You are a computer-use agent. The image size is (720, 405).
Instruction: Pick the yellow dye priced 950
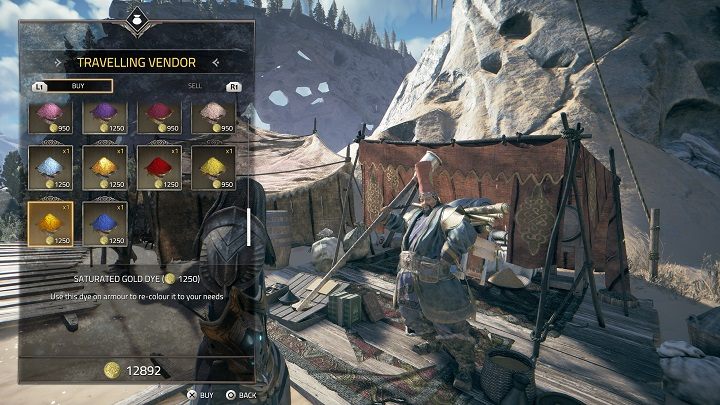(213, 168)
